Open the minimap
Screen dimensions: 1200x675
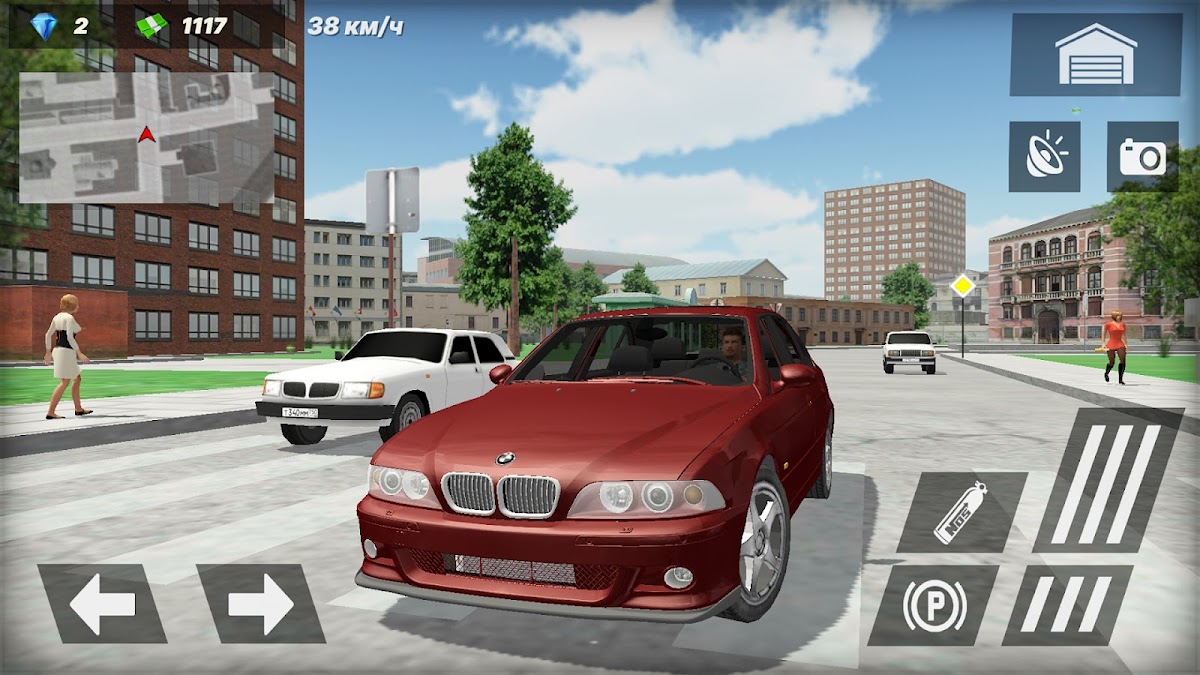point(146,137)
